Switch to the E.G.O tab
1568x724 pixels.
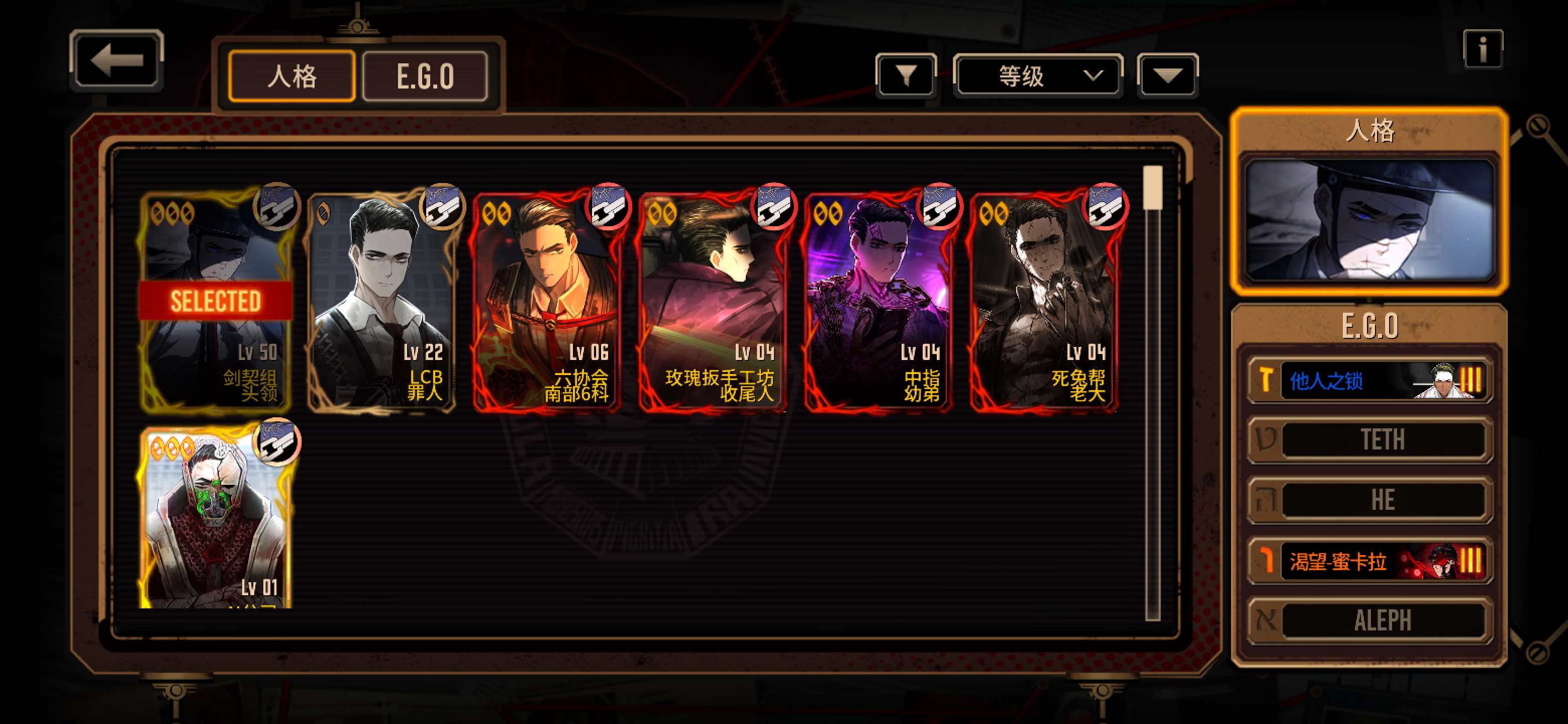[x=425, y=77]
